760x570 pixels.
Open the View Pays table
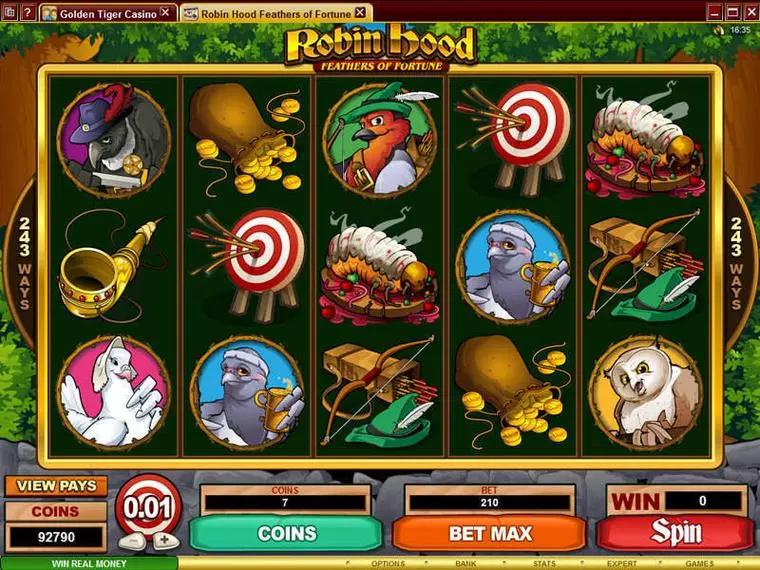coord(56,486)
